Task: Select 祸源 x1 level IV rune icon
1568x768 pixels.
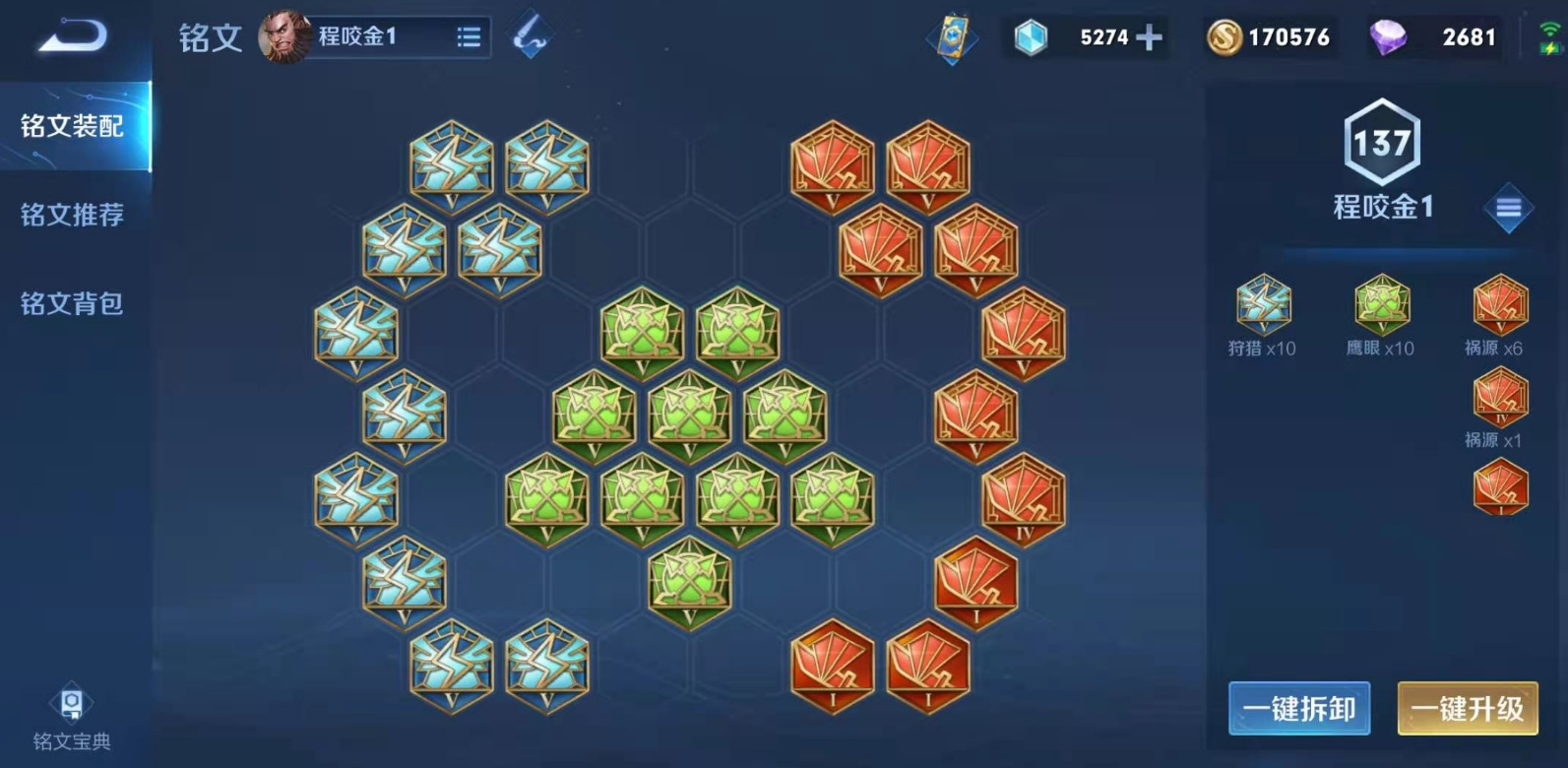Action: coord(1500,396)
